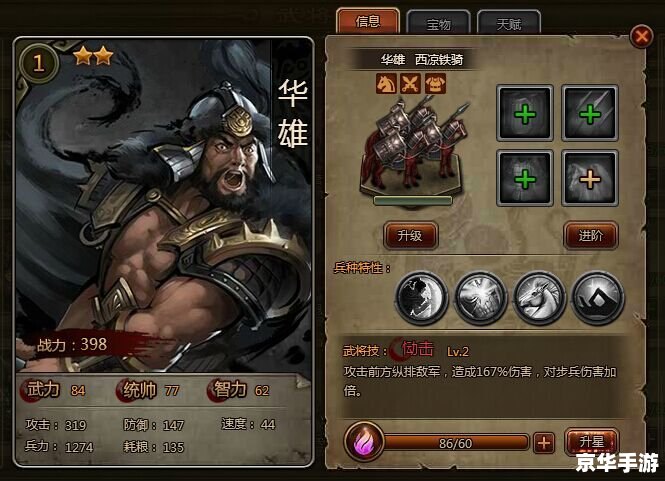Inspect the clashing shields troop trait icon

point(479,297)
